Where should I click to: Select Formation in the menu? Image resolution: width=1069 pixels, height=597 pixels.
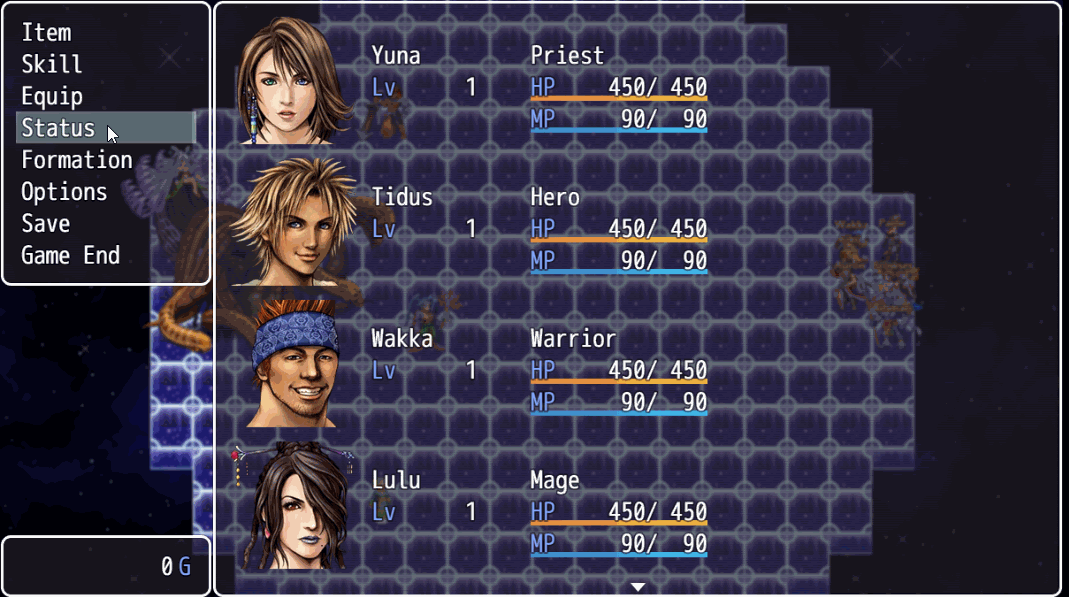(x=76, y=160)
